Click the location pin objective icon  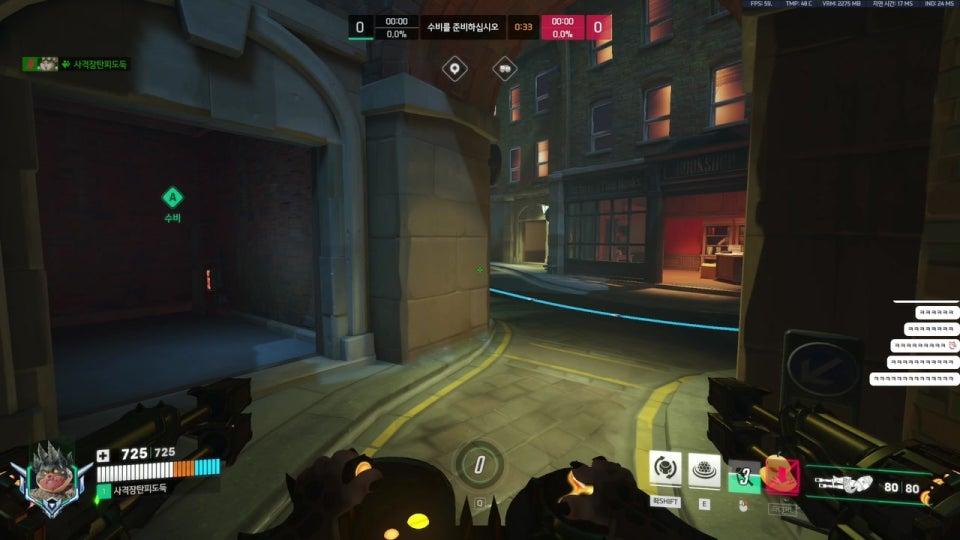click(x=456, y=68)
